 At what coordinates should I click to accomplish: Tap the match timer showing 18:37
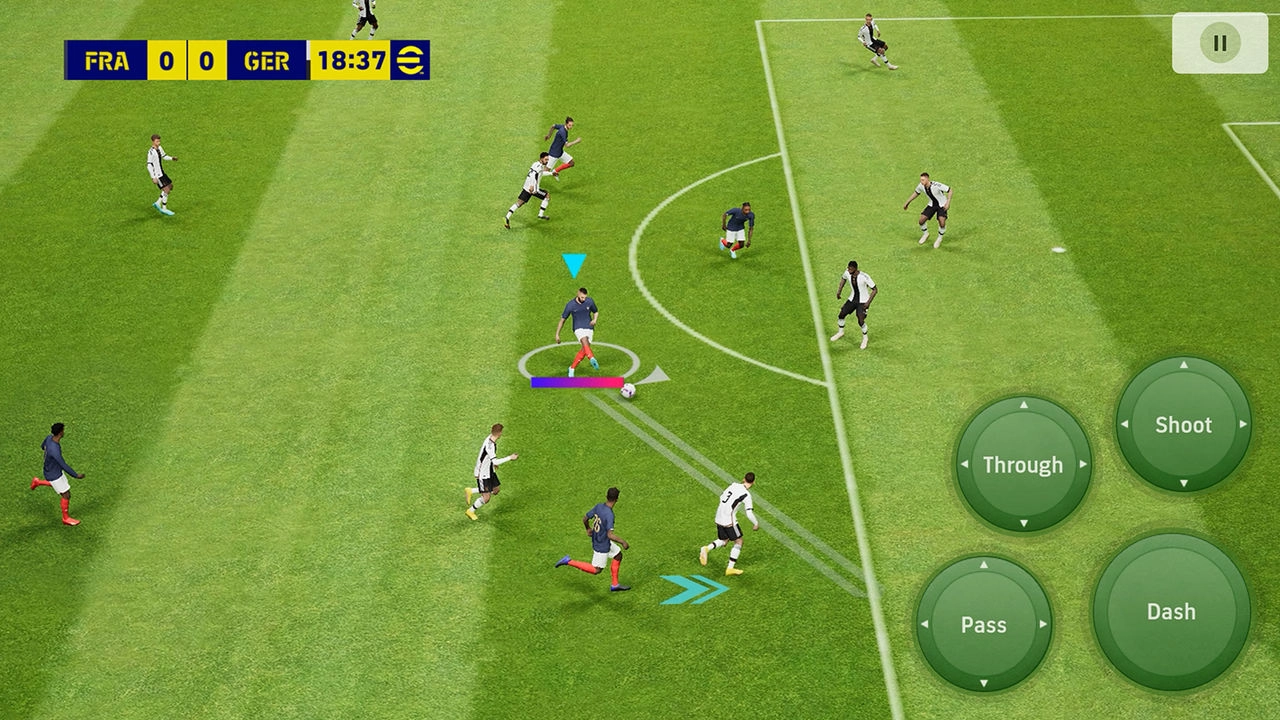pyautogui.click(x=352, y=60)
